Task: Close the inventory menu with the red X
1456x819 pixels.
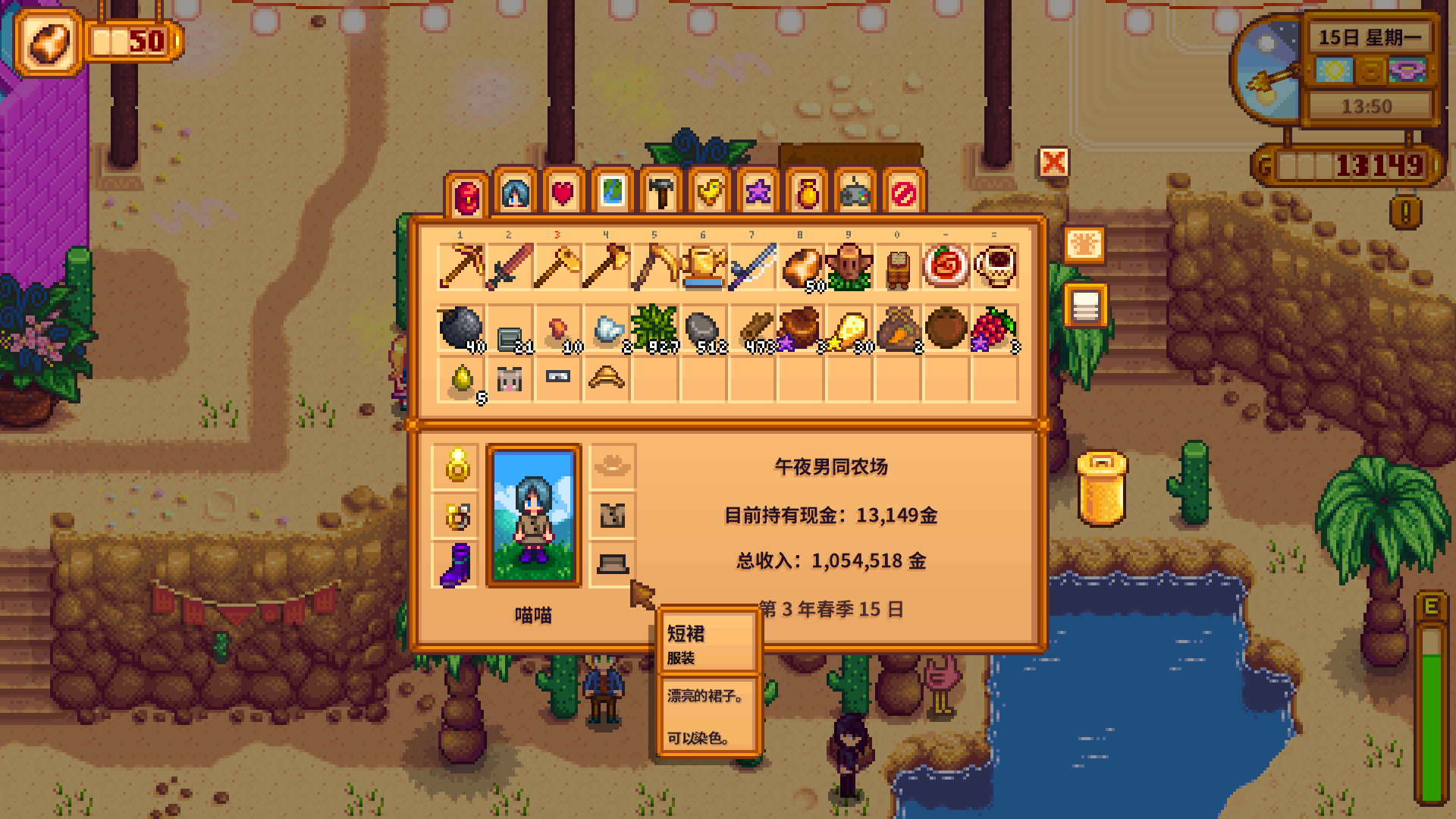Action: coord(1053,162)
